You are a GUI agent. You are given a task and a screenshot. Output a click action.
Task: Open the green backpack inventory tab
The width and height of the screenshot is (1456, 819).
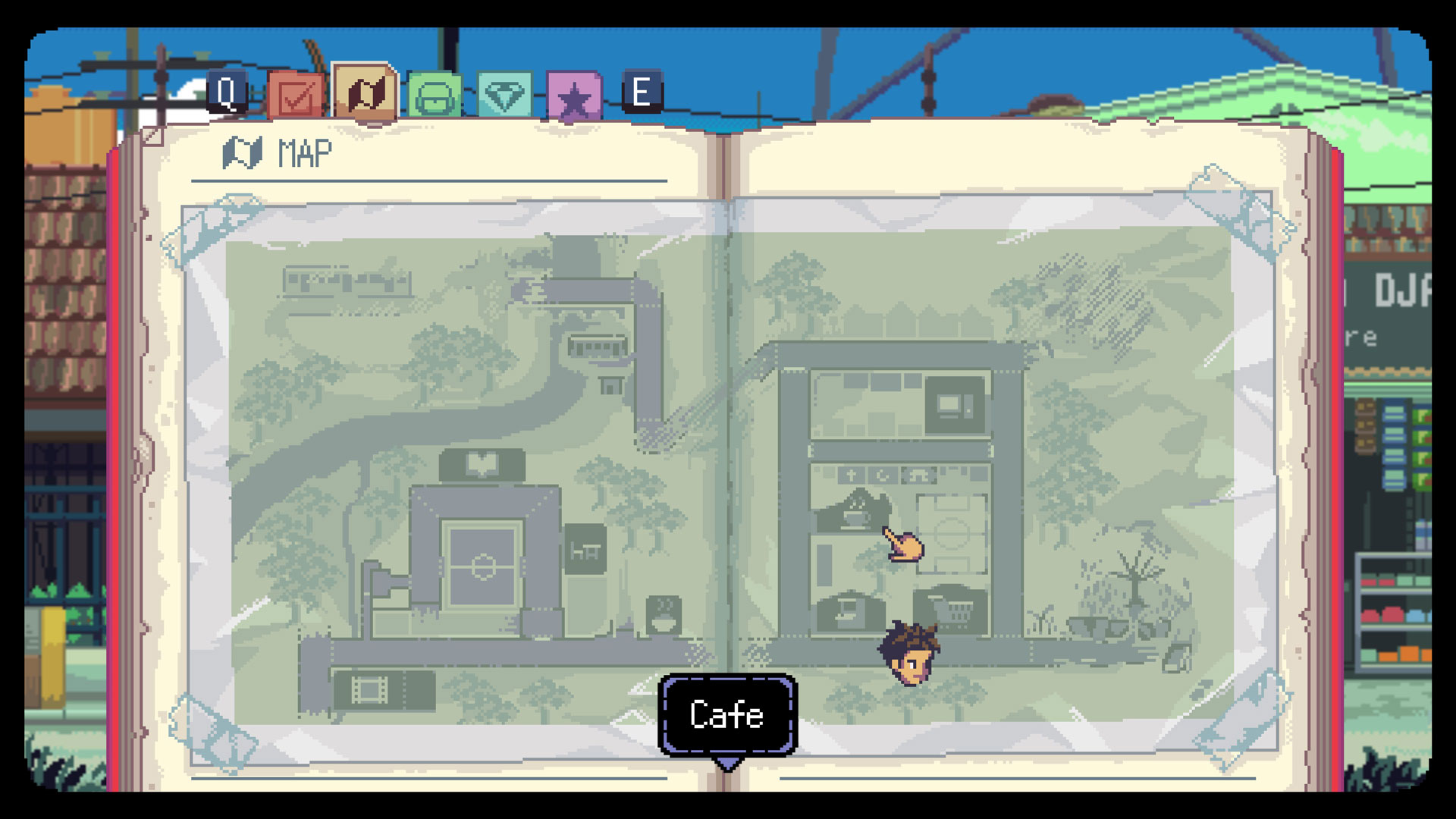pos(435,97)
